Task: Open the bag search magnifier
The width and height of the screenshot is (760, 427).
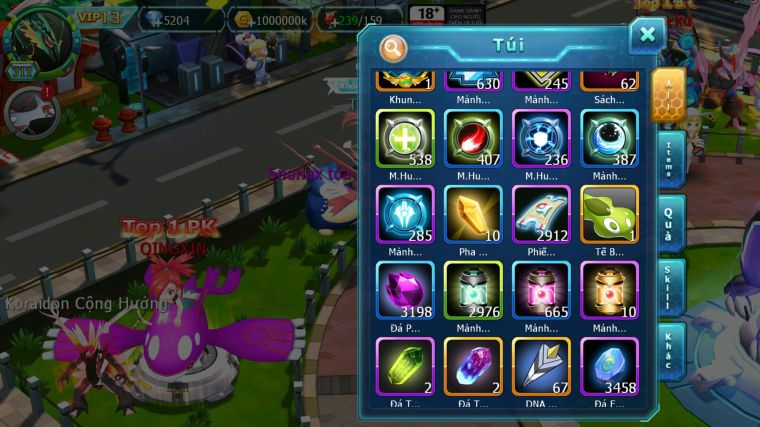Action: click(394, 47)
